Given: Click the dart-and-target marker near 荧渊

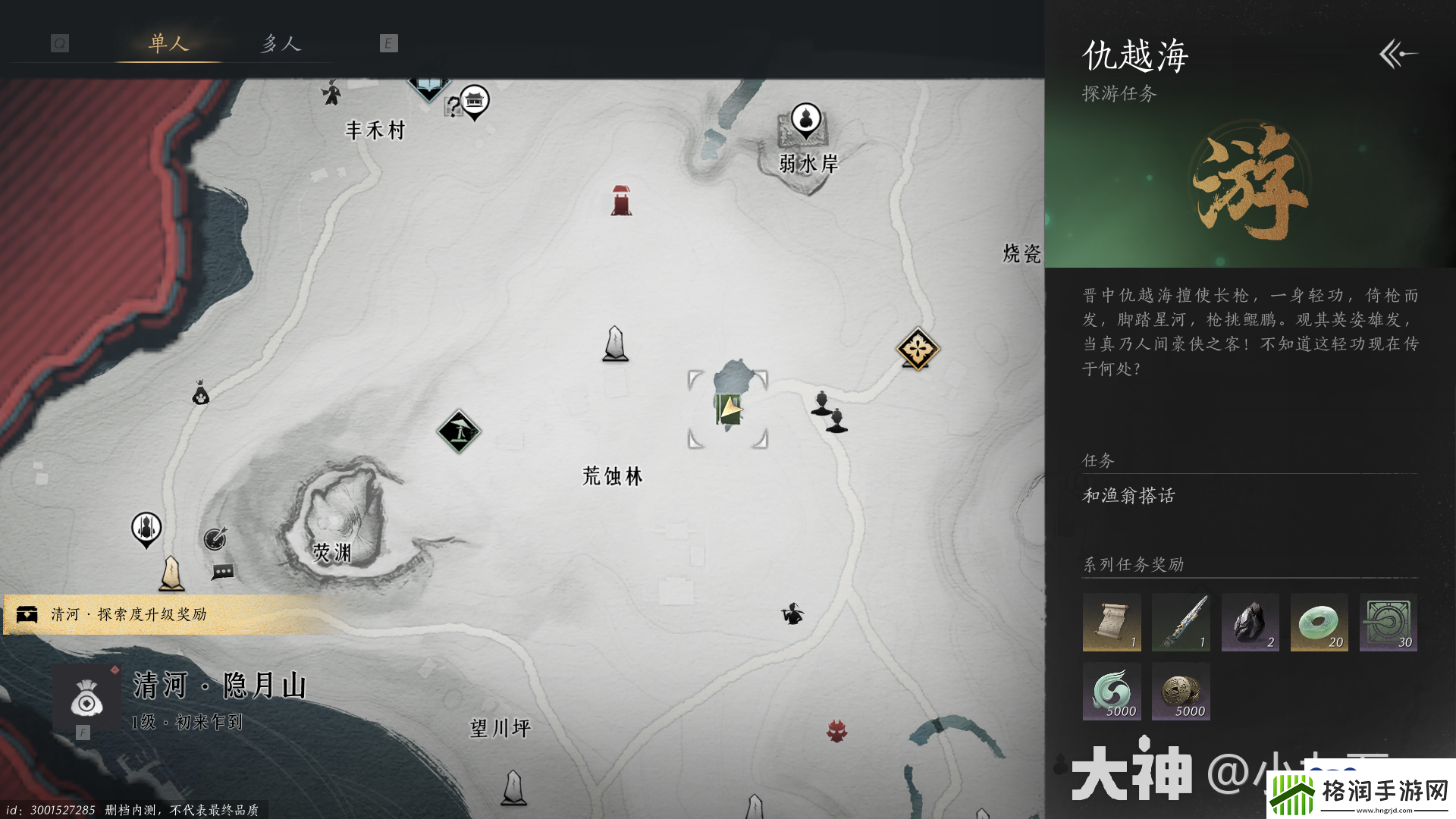Looking at the screenshot, I should (x=215, y=540).
